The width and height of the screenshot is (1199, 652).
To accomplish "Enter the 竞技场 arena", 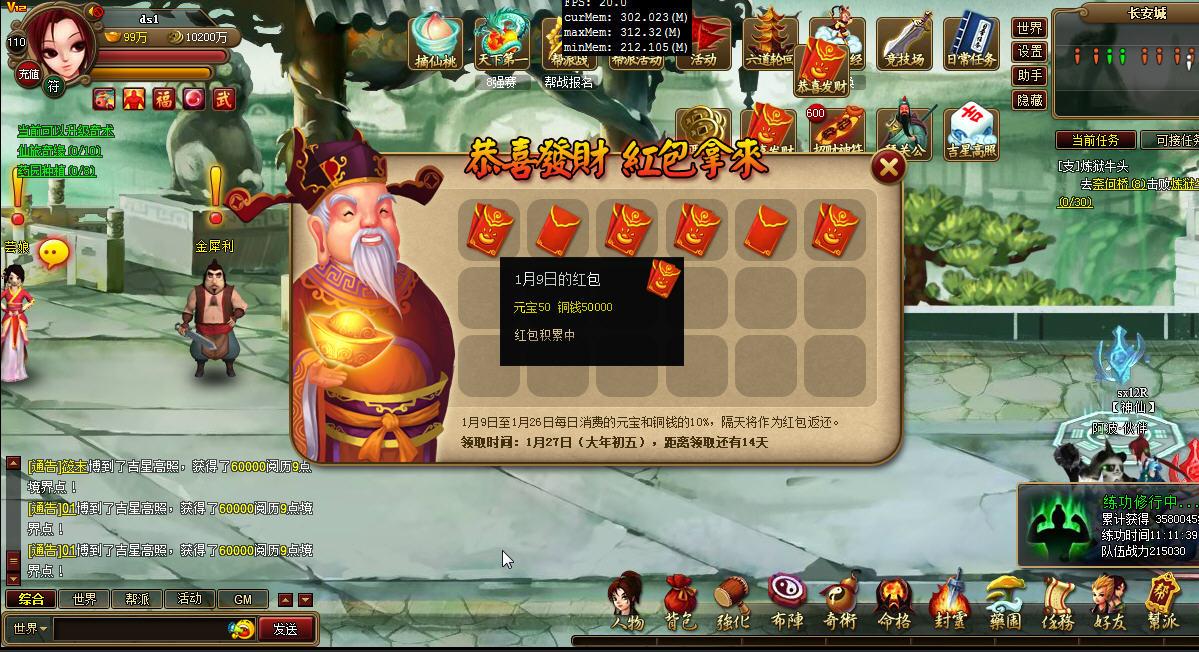I will (x=904, y=44).
